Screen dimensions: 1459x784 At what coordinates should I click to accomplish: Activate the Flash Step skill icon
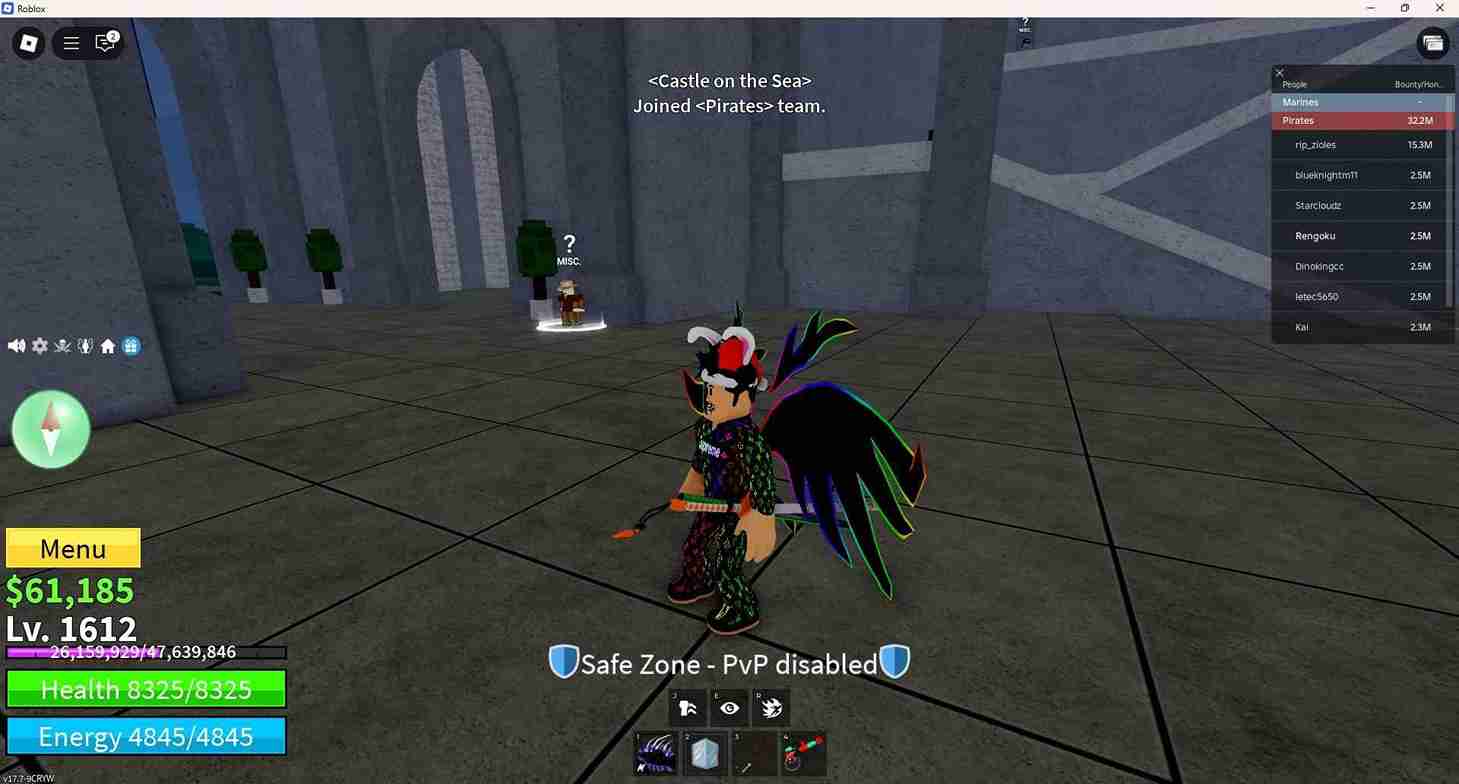pyautogui.click(x=687, y=707)
